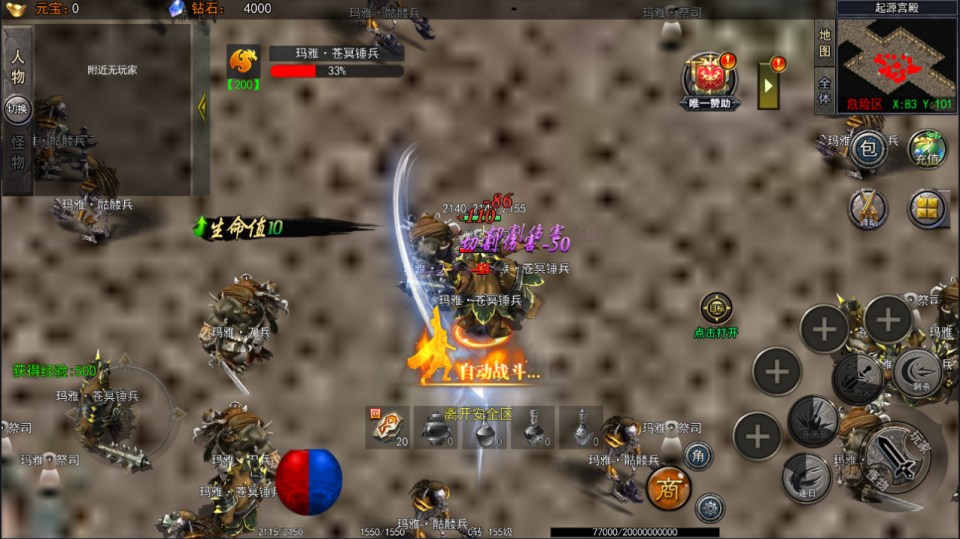This screenshot has height=539, width=960.
Task: Use the 刺杀 skill
Action: click(x=916, y=369)
